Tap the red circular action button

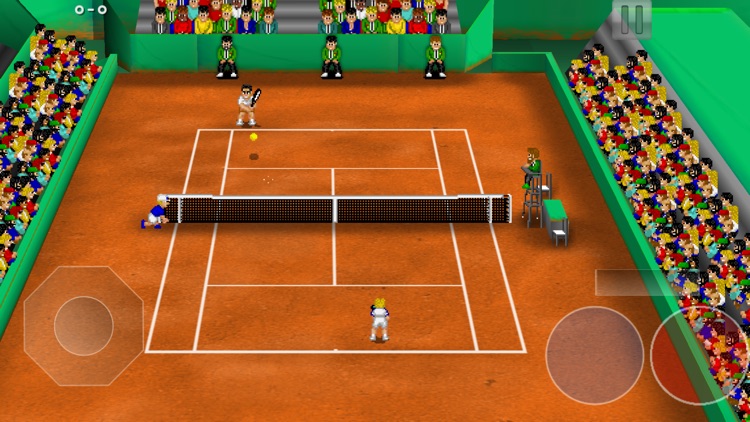click(x=699, y=353)
